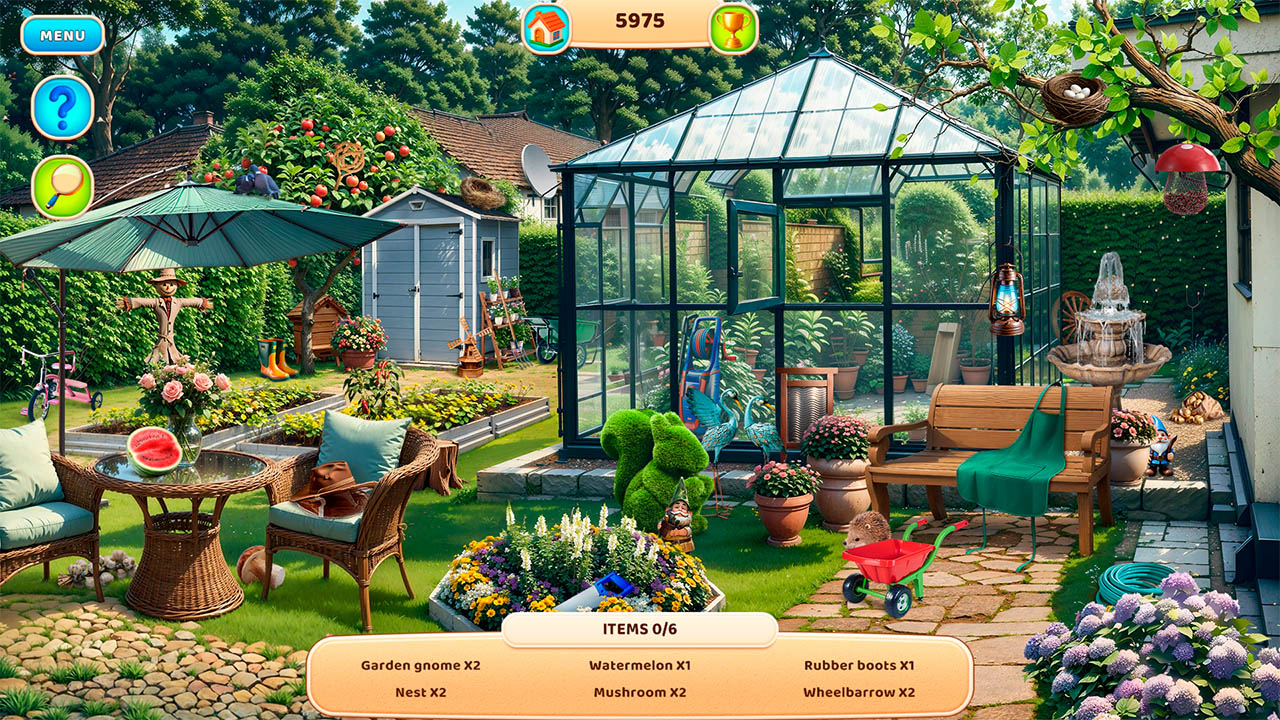Click the ITEMS 0/6 counter banner
The height and width of the screenshot is (720, 1280).
(x=639, y=629)
